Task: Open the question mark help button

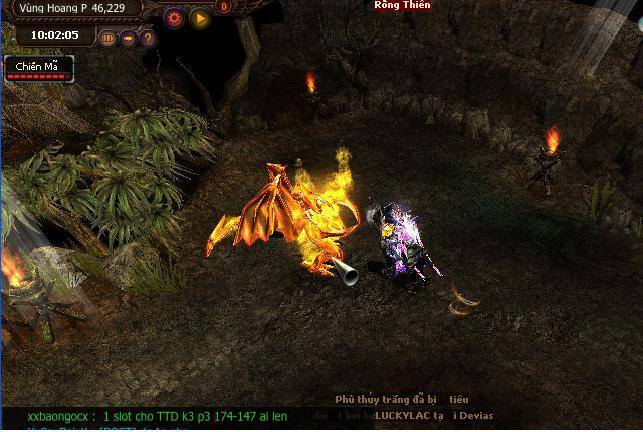Action: click(148, 39)
